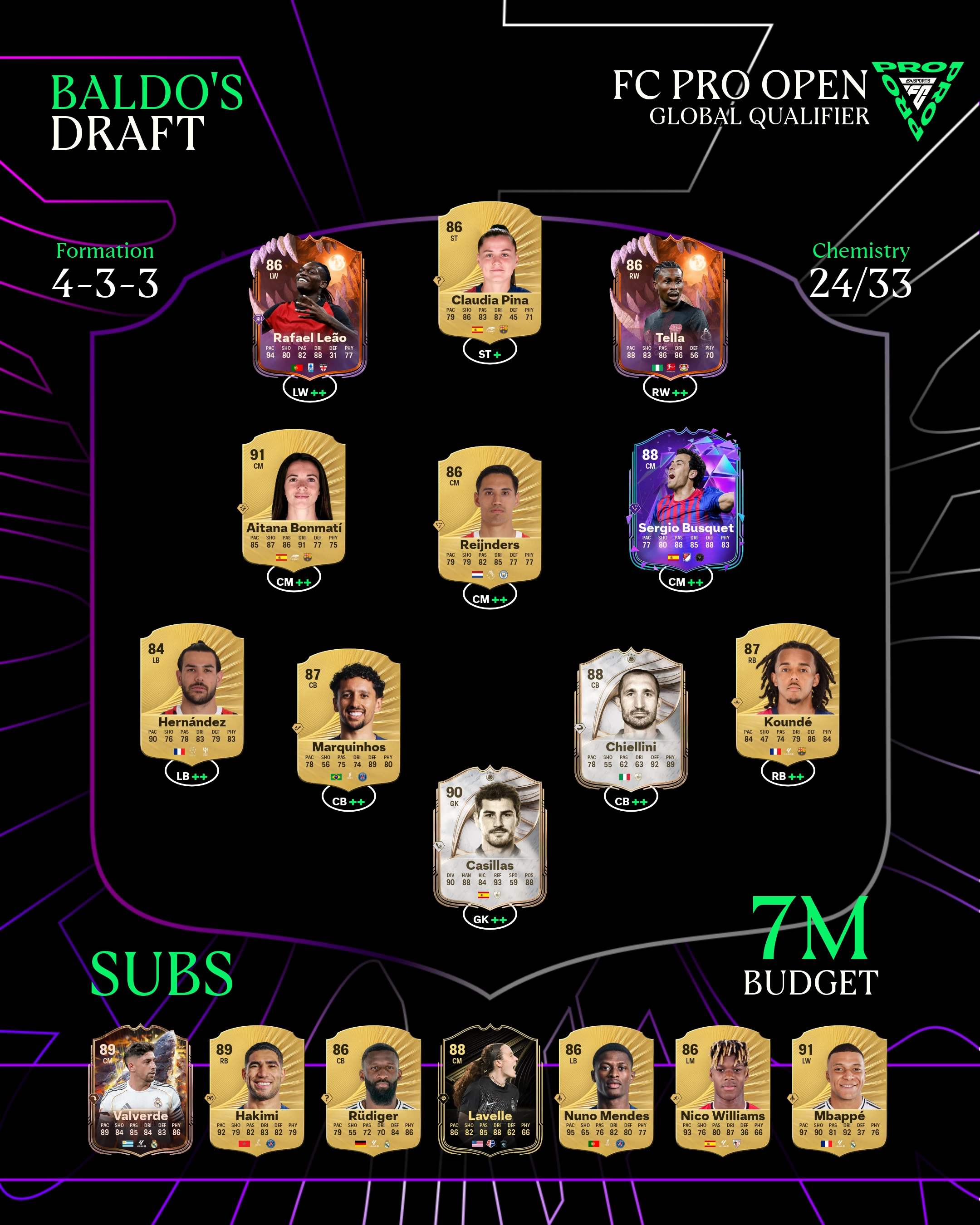Select the Mbappé substitute card

pyautogui.click(x=839, y=1088)
